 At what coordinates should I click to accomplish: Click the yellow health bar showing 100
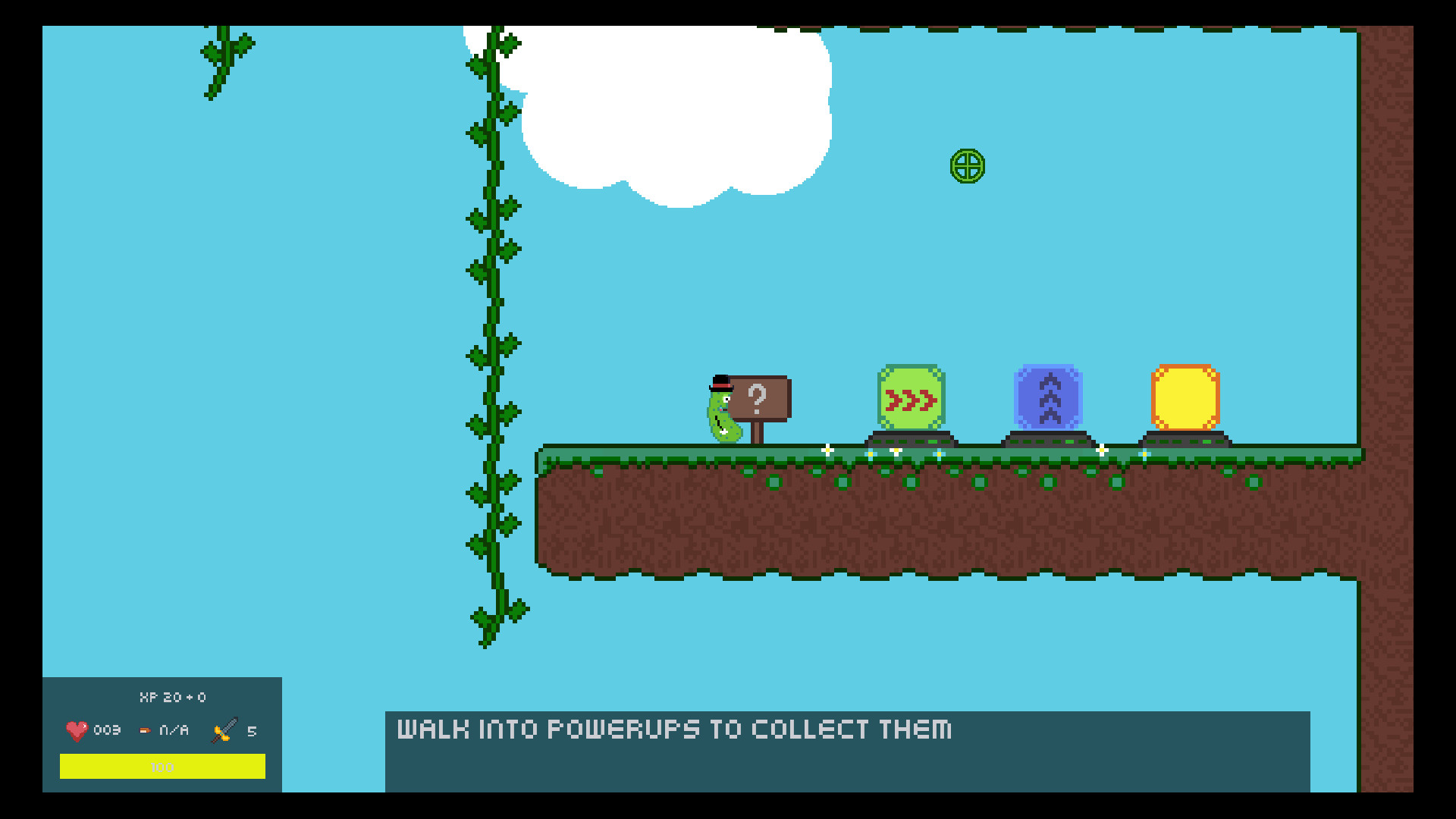point(163,767)
